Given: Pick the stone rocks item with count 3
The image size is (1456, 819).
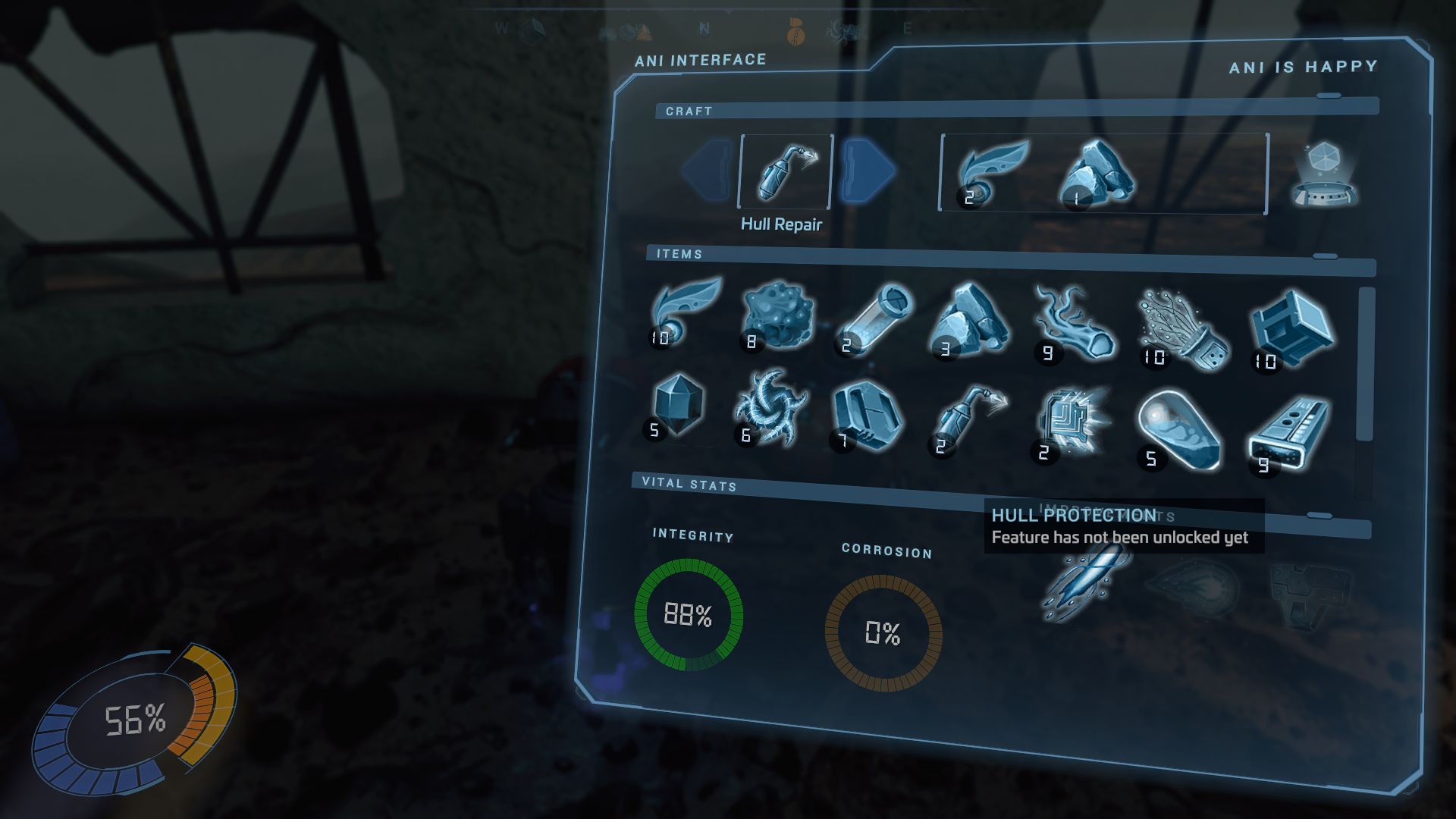Looking at the screenshot, I should [969, 322].
